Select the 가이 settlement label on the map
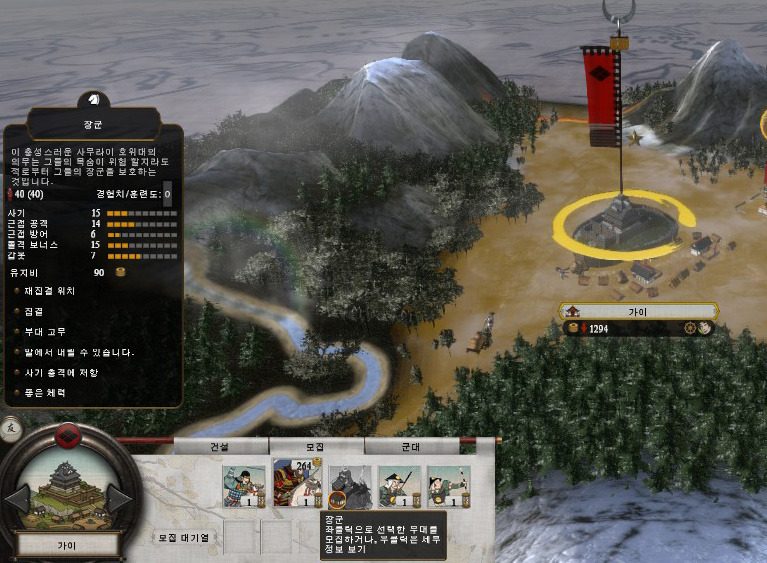 coord(638,312)
